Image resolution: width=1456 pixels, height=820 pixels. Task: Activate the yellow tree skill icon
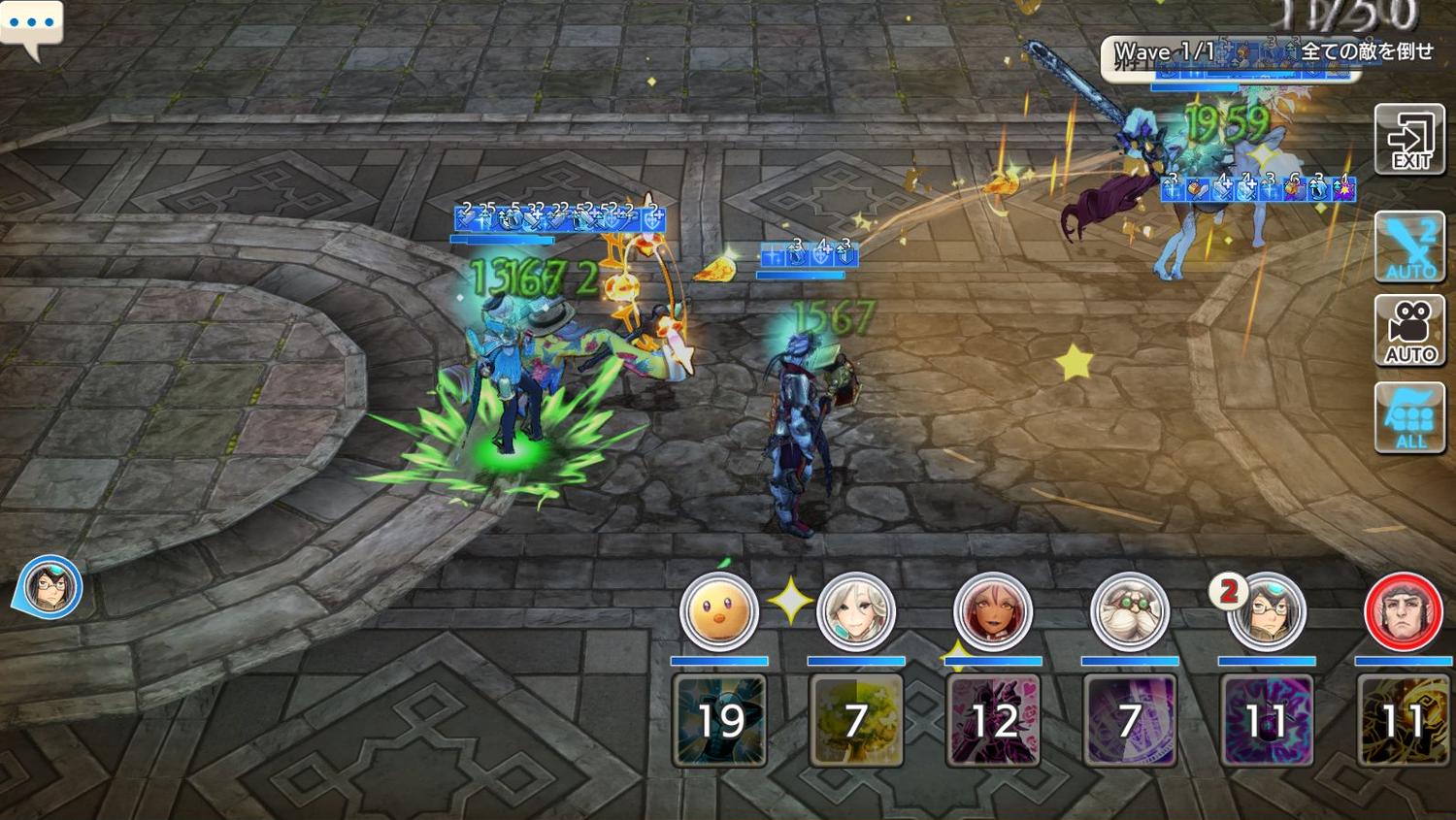[x=856, y=720]
